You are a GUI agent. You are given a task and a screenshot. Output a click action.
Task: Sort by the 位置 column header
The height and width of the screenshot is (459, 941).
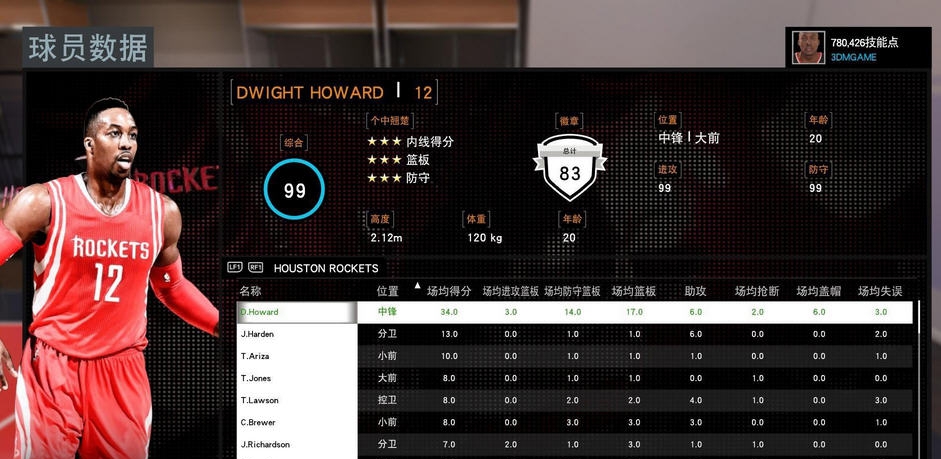point(387,291)
